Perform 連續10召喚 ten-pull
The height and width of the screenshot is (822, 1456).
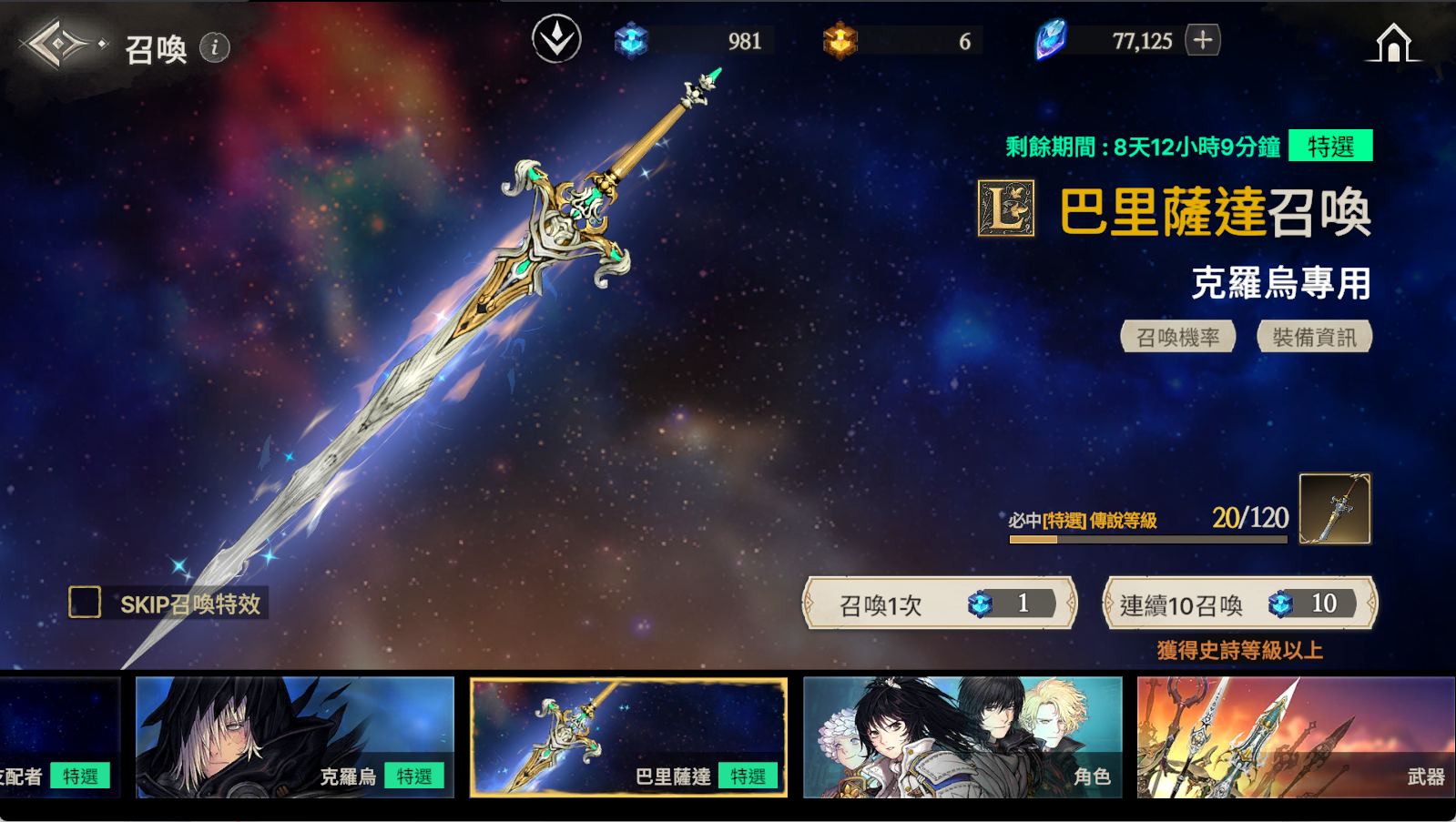pyautogui.click(x=1239, y=604)
